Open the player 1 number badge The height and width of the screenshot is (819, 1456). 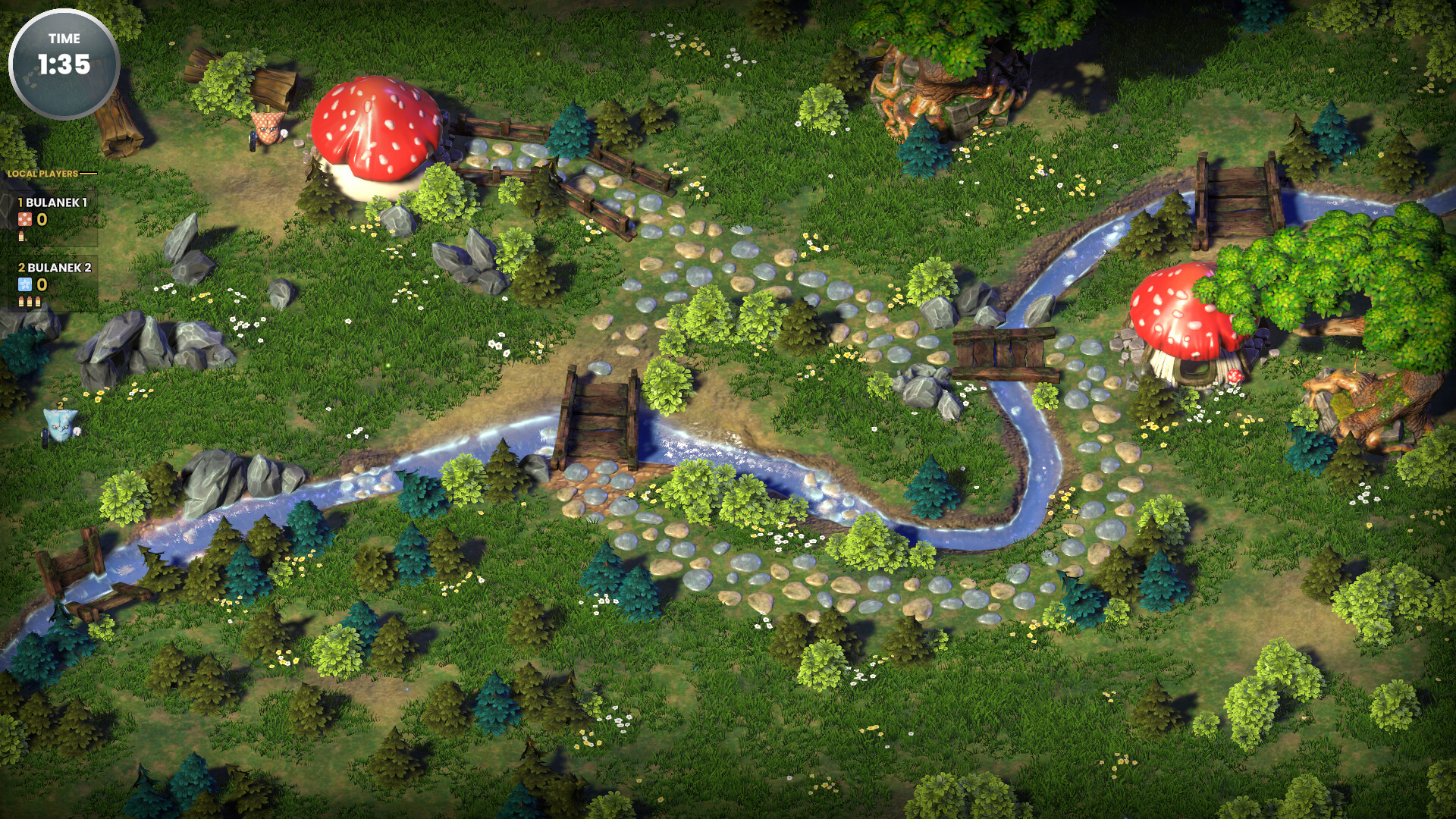[x=20, y=202]
